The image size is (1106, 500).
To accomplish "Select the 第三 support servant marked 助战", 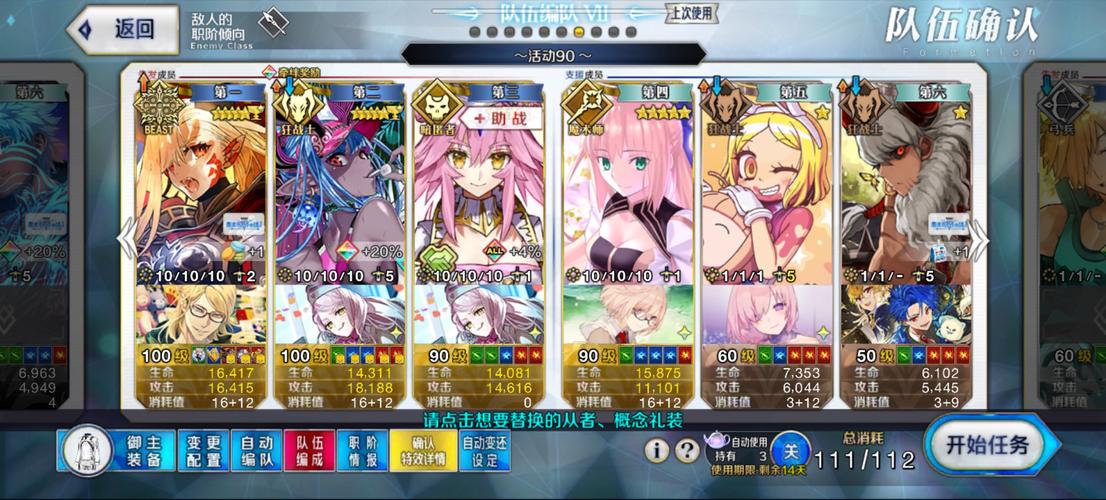I will tap(479, 190).
